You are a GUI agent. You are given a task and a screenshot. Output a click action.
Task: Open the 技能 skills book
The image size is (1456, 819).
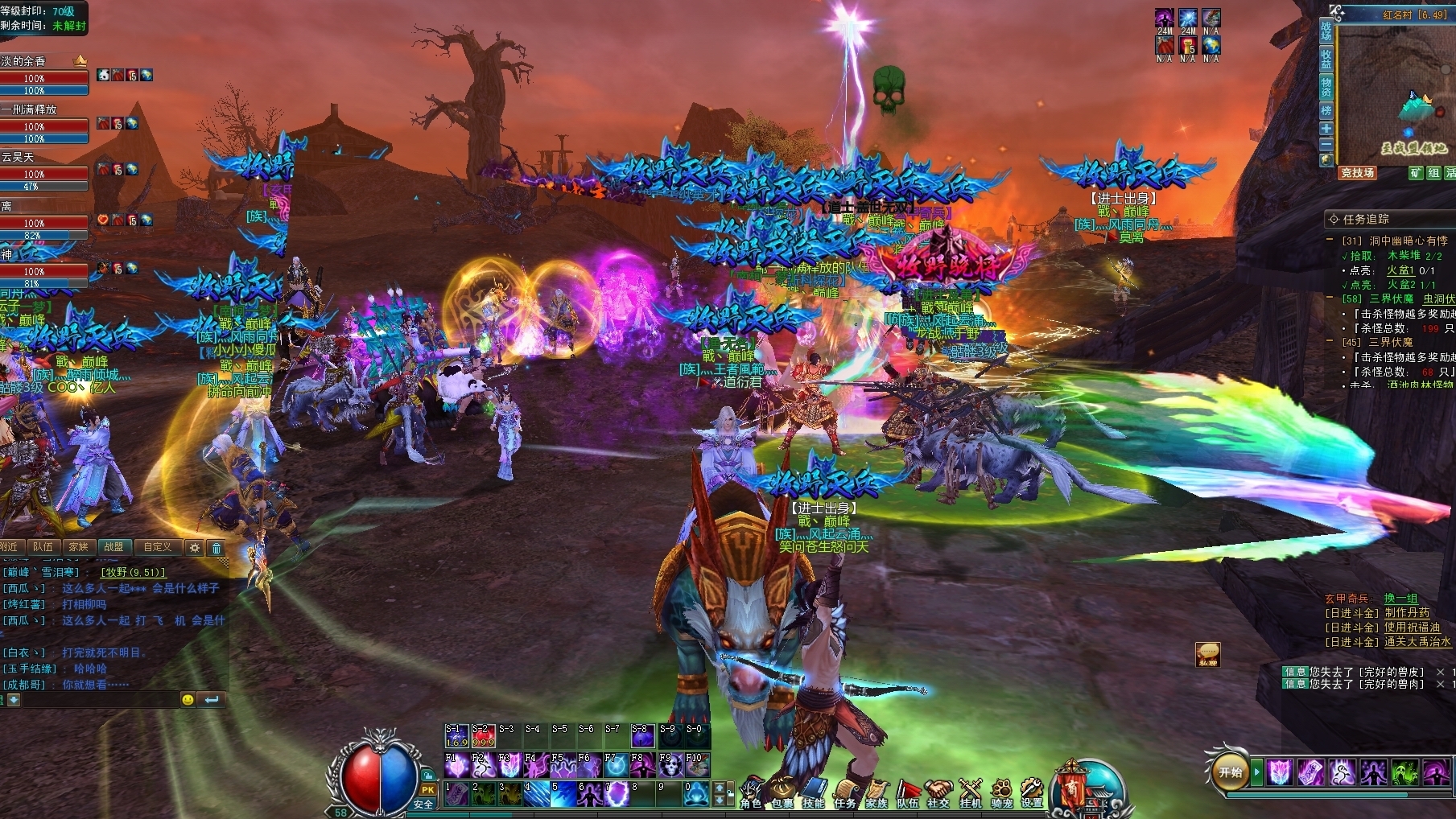813,792
